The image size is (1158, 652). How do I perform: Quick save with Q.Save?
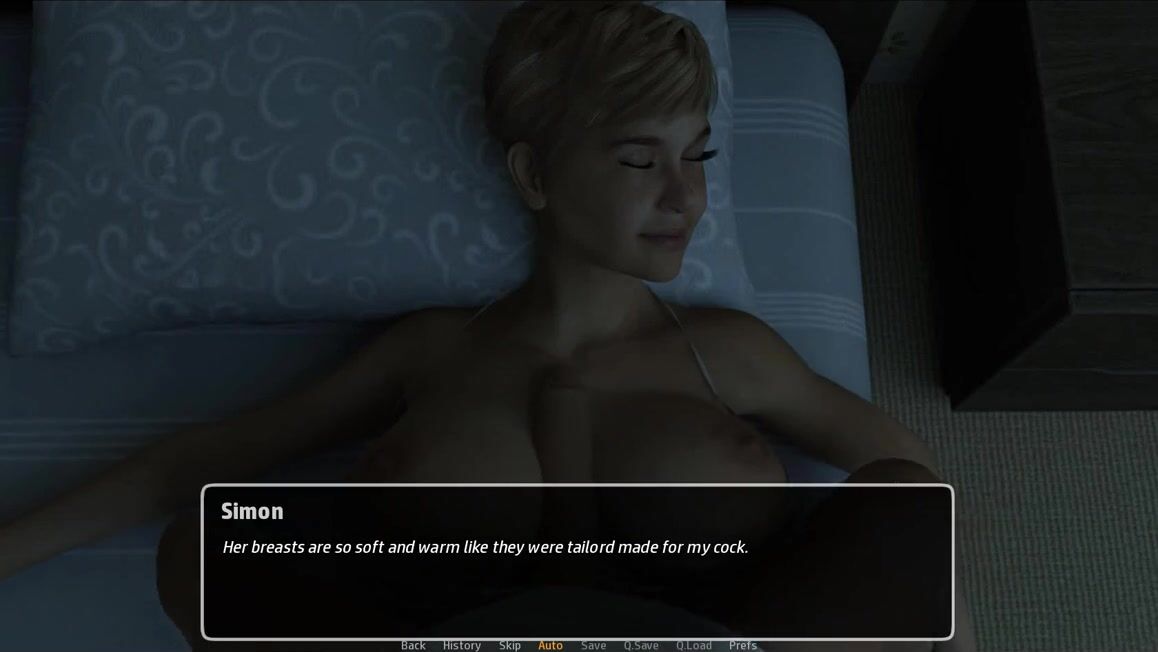[x=641, y=645]
